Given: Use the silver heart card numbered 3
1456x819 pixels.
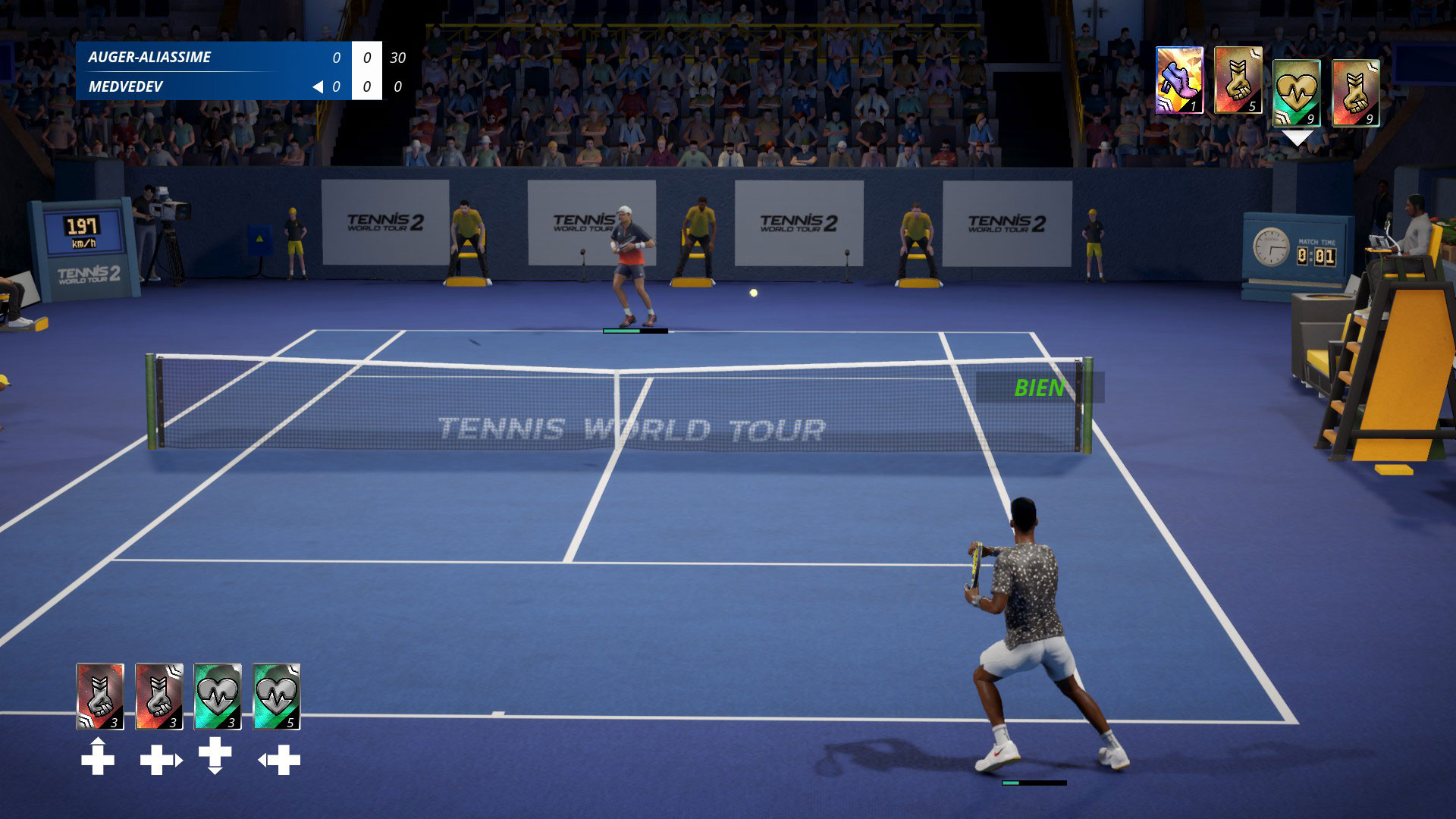Looking at the screenshot, I should 218,696.
